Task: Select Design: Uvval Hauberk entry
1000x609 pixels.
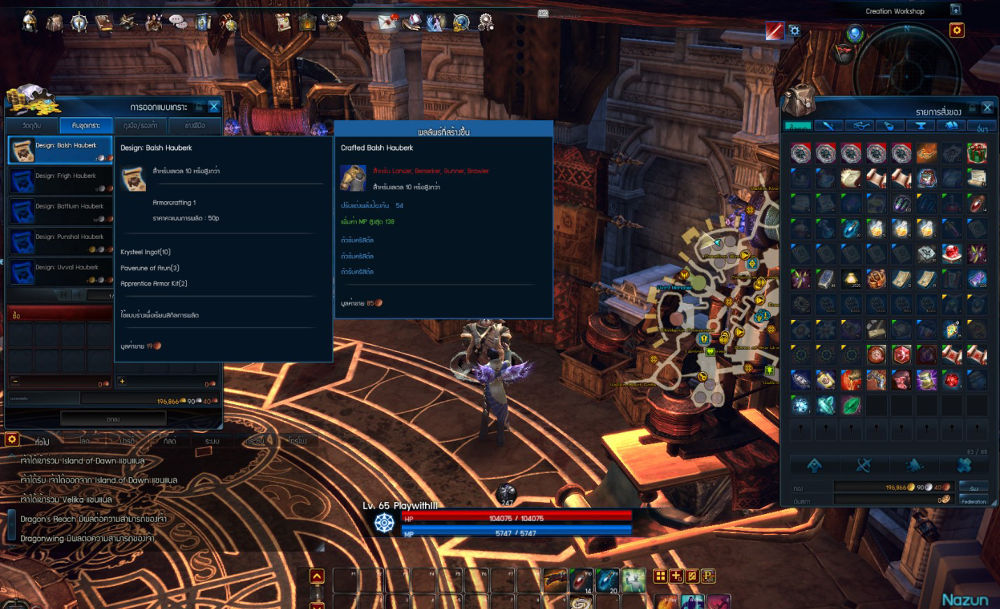Action: pos(60,272)
